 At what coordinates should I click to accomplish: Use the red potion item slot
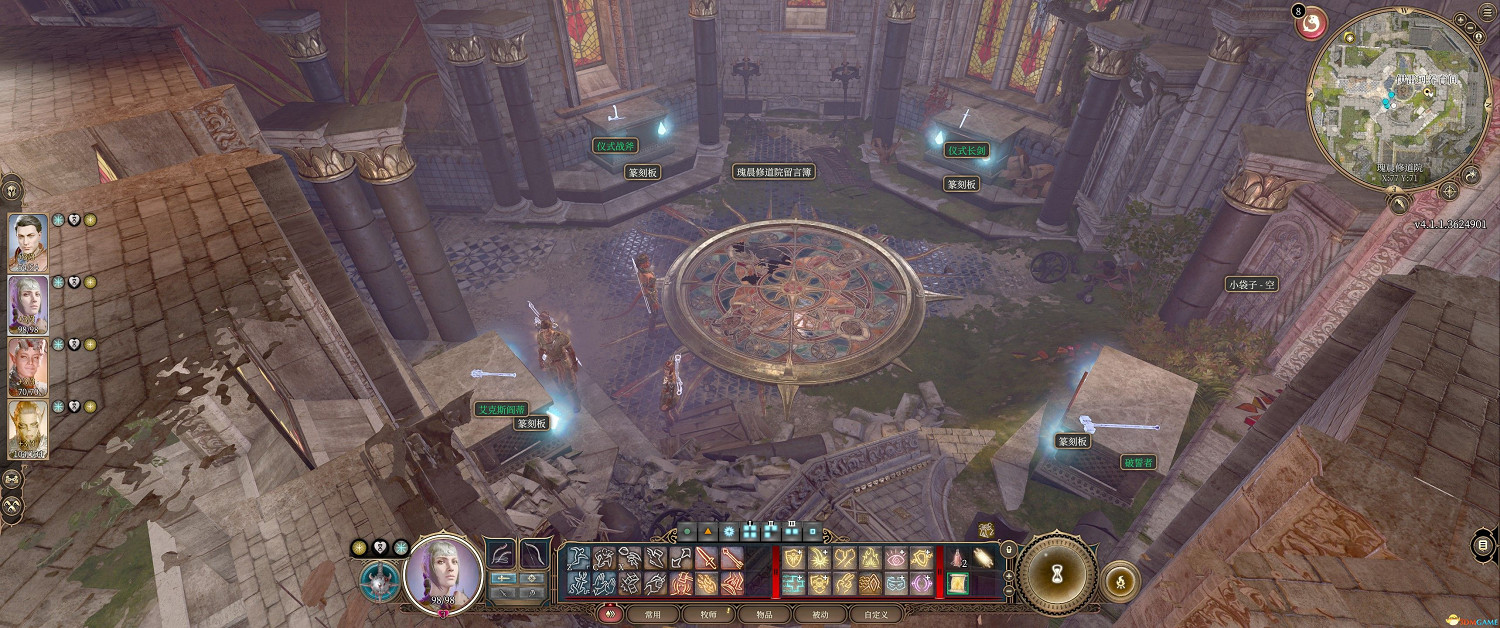click(957, 558)
